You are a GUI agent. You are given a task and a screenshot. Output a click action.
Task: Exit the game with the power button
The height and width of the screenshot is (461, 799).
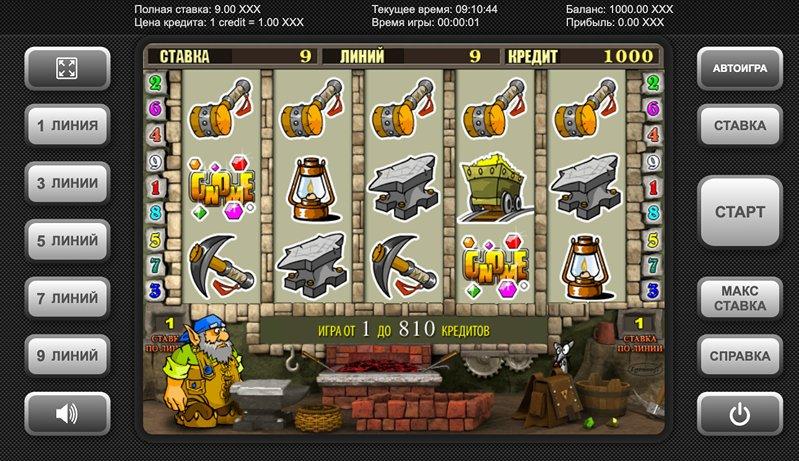tap(740, 413)
